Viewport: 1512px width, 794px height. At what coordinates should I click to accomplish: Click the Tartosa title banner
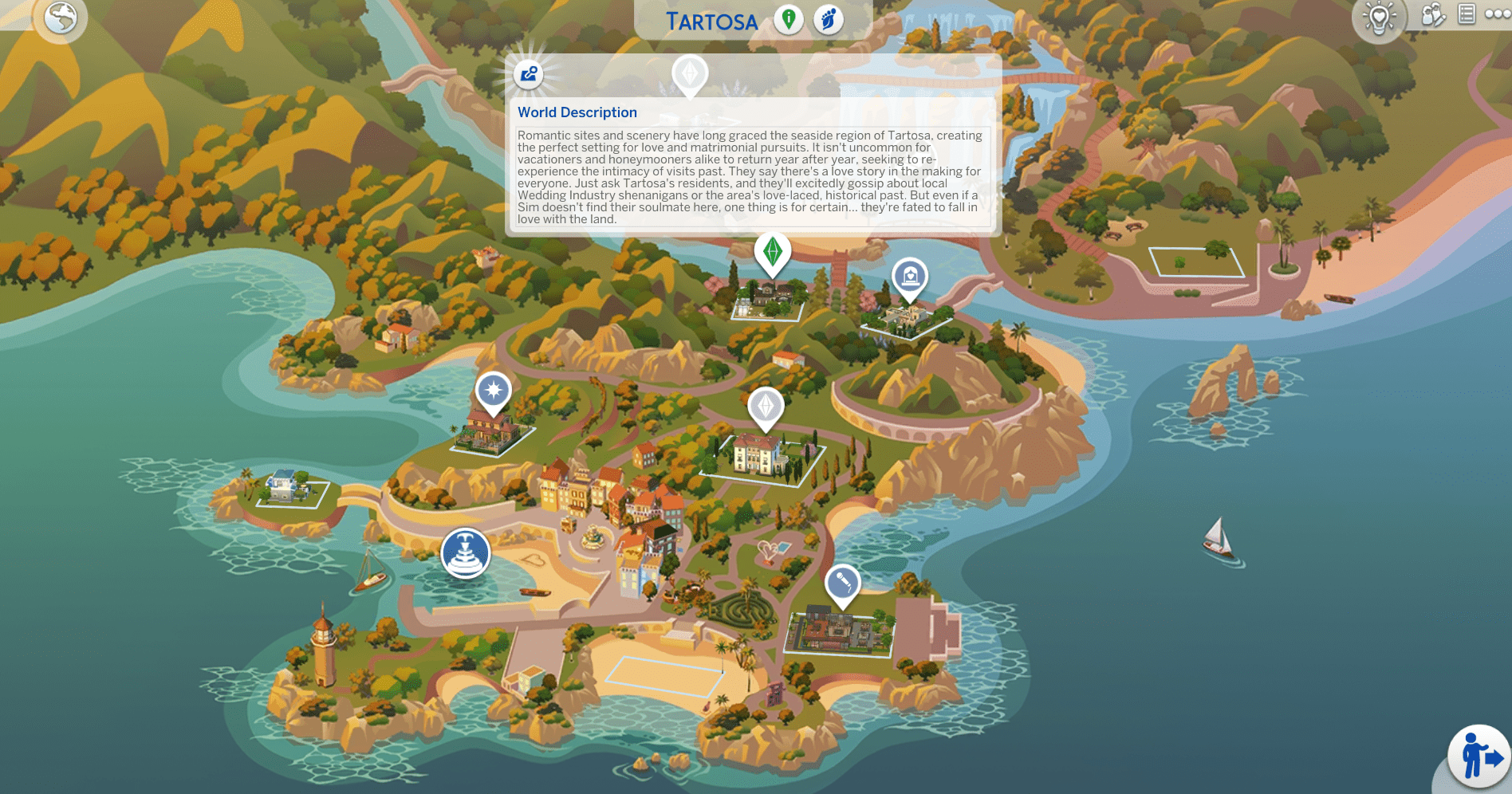pos(711,21)
